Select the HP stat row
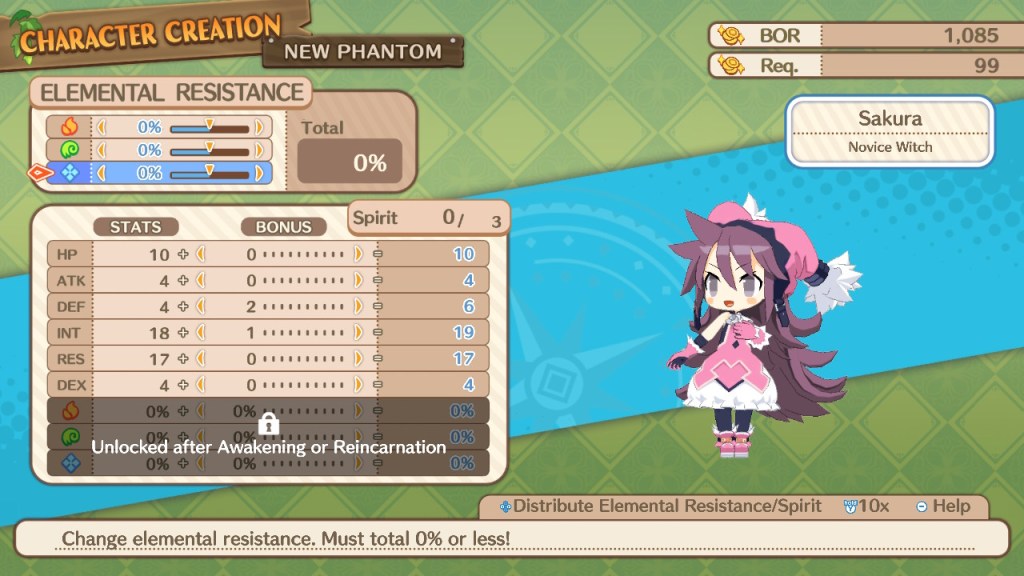Viewport: 1024px width, 576px height. (x=268, y=254)
